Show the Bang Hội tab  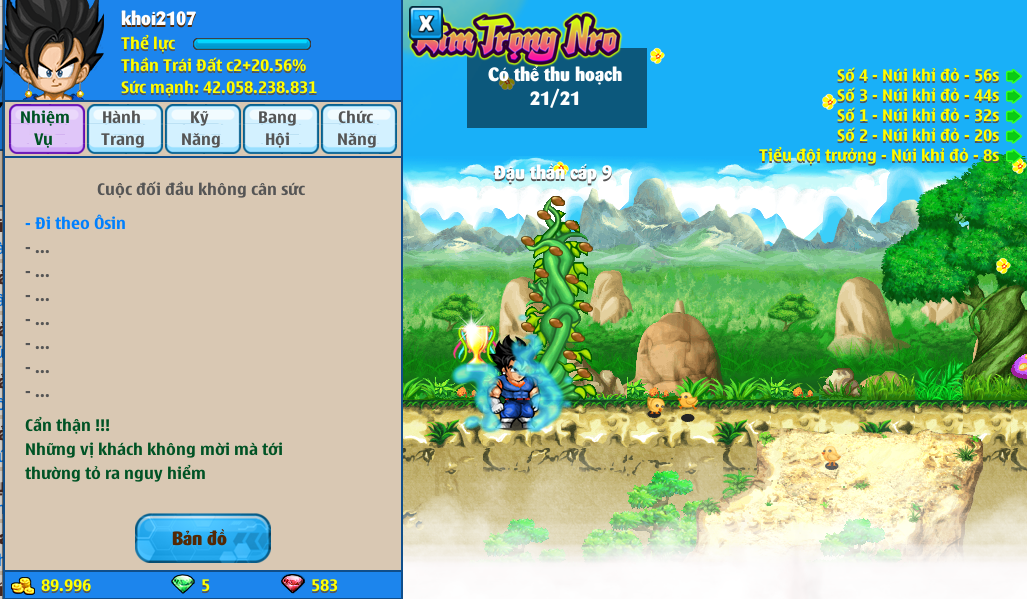tap(280, 129)
